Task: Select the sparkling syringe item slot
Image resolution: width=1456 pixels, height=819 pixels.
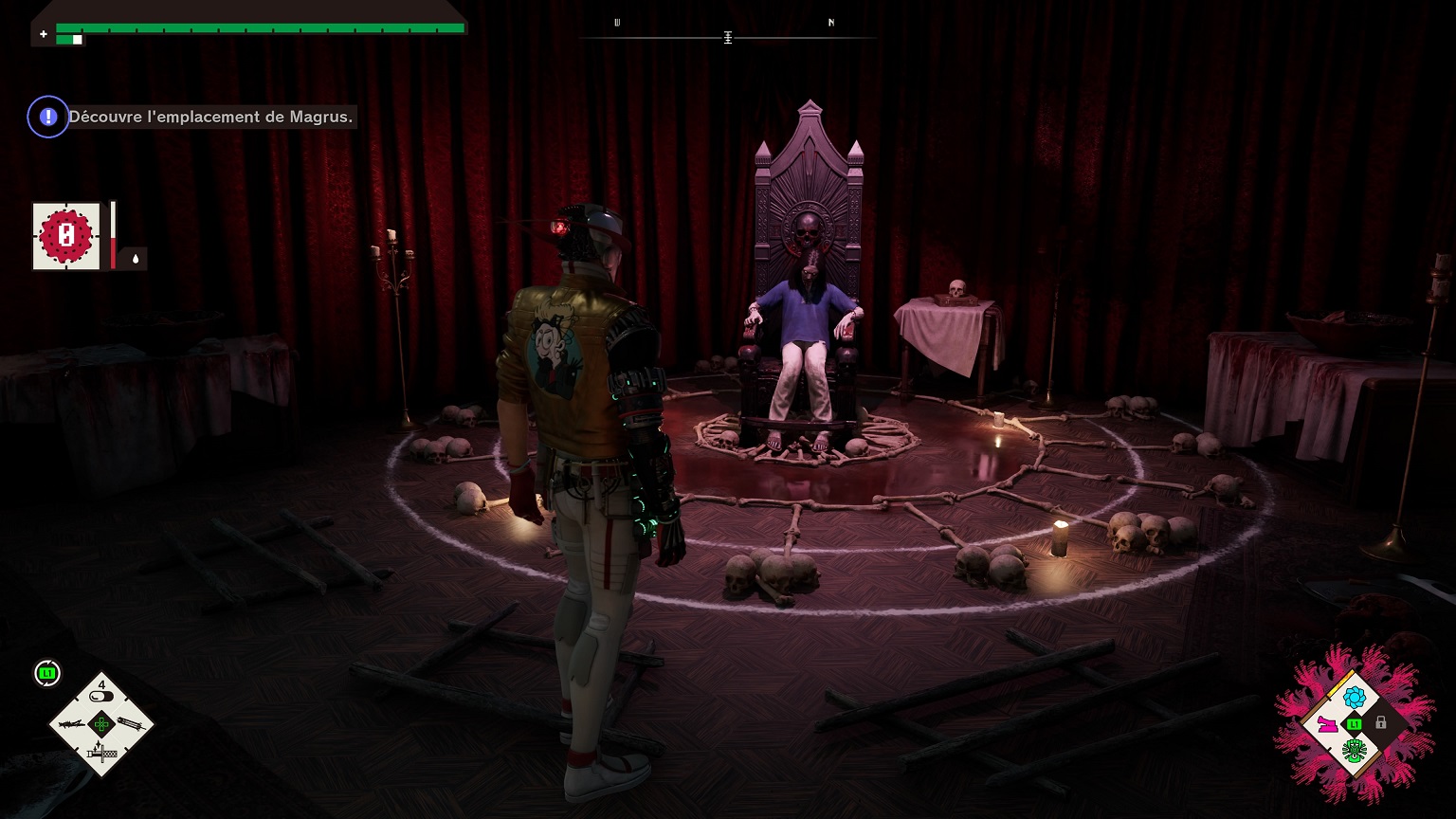Action: point(100,754)
